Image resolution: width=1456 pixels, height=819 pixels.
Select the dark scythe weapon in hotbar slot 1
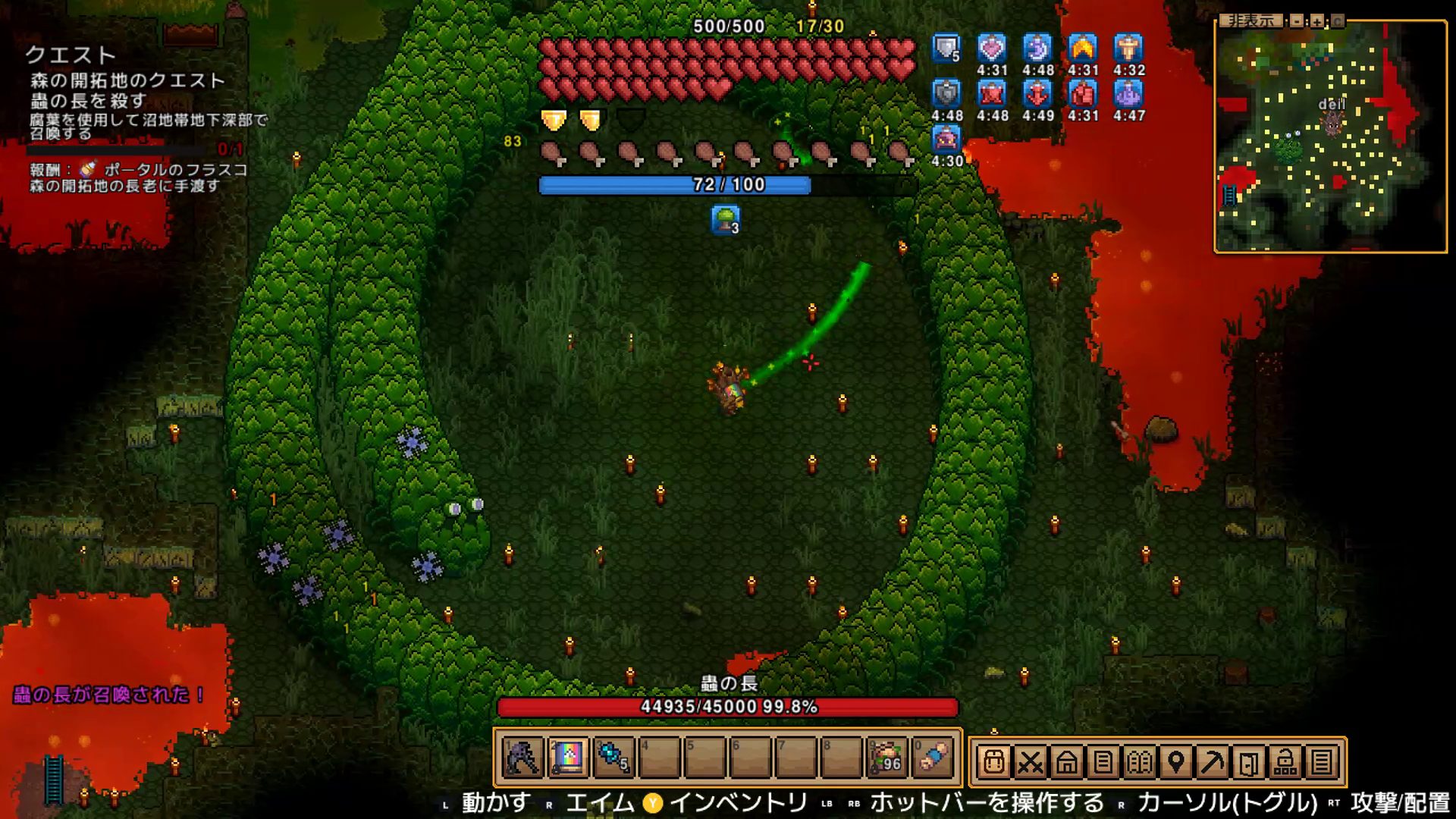(x=523, y=758)
